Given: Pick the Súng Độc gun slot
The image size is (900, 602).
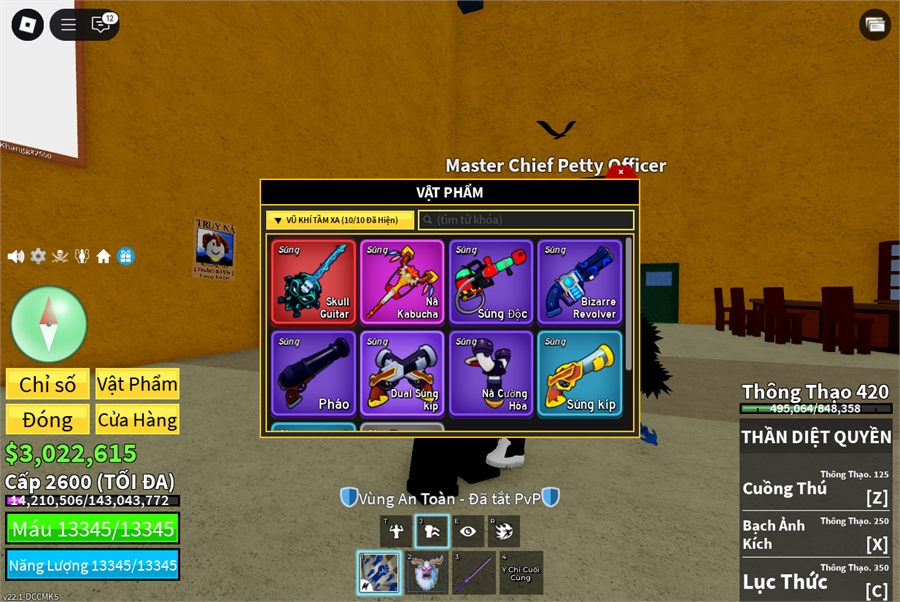Looking at the screenshot, I should pos(491,281).
